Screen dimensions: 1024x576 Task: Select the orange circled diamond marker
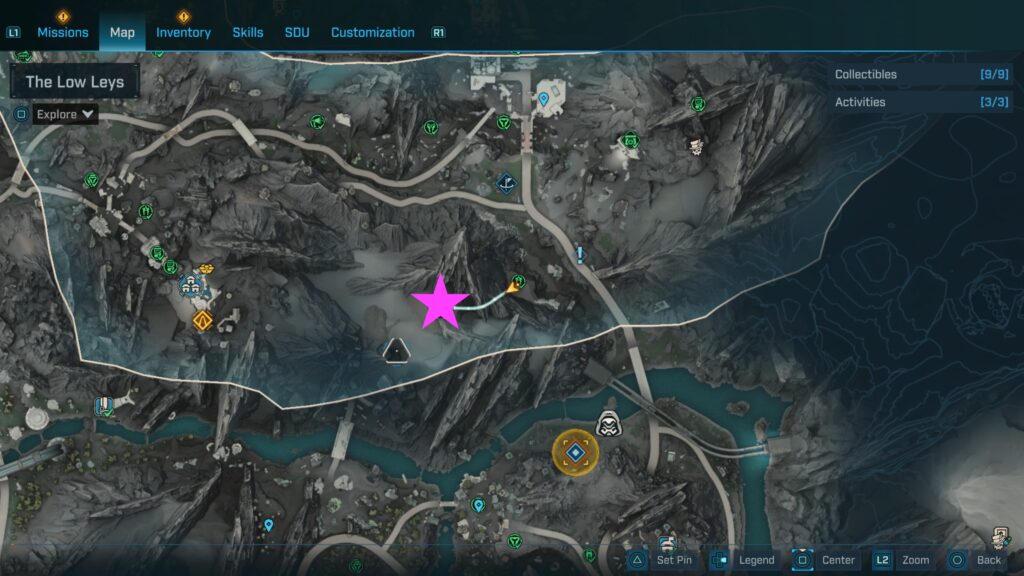click(x=576, y=454)
